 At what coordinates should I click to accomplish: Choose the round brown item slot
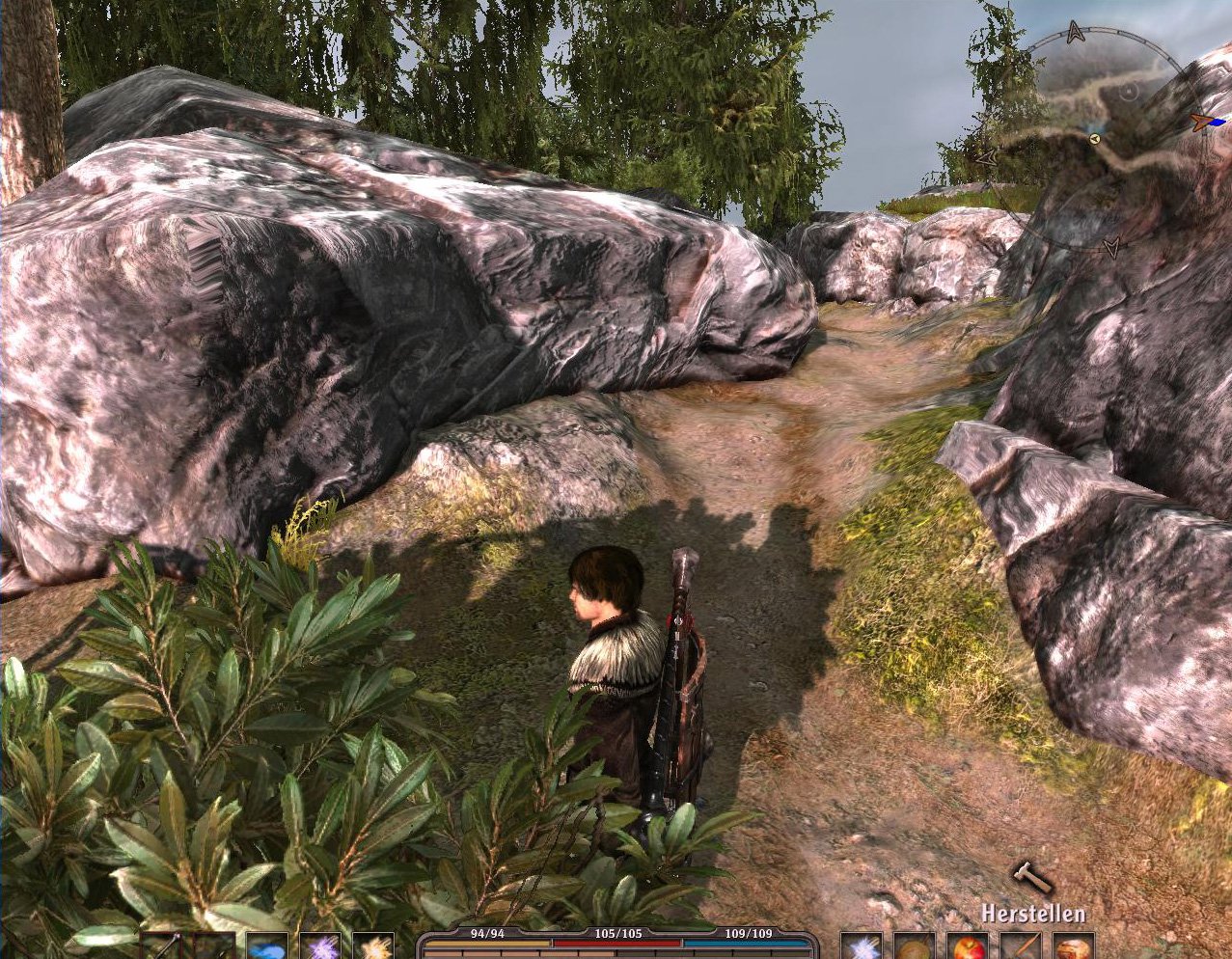click(x=914, y=947)
